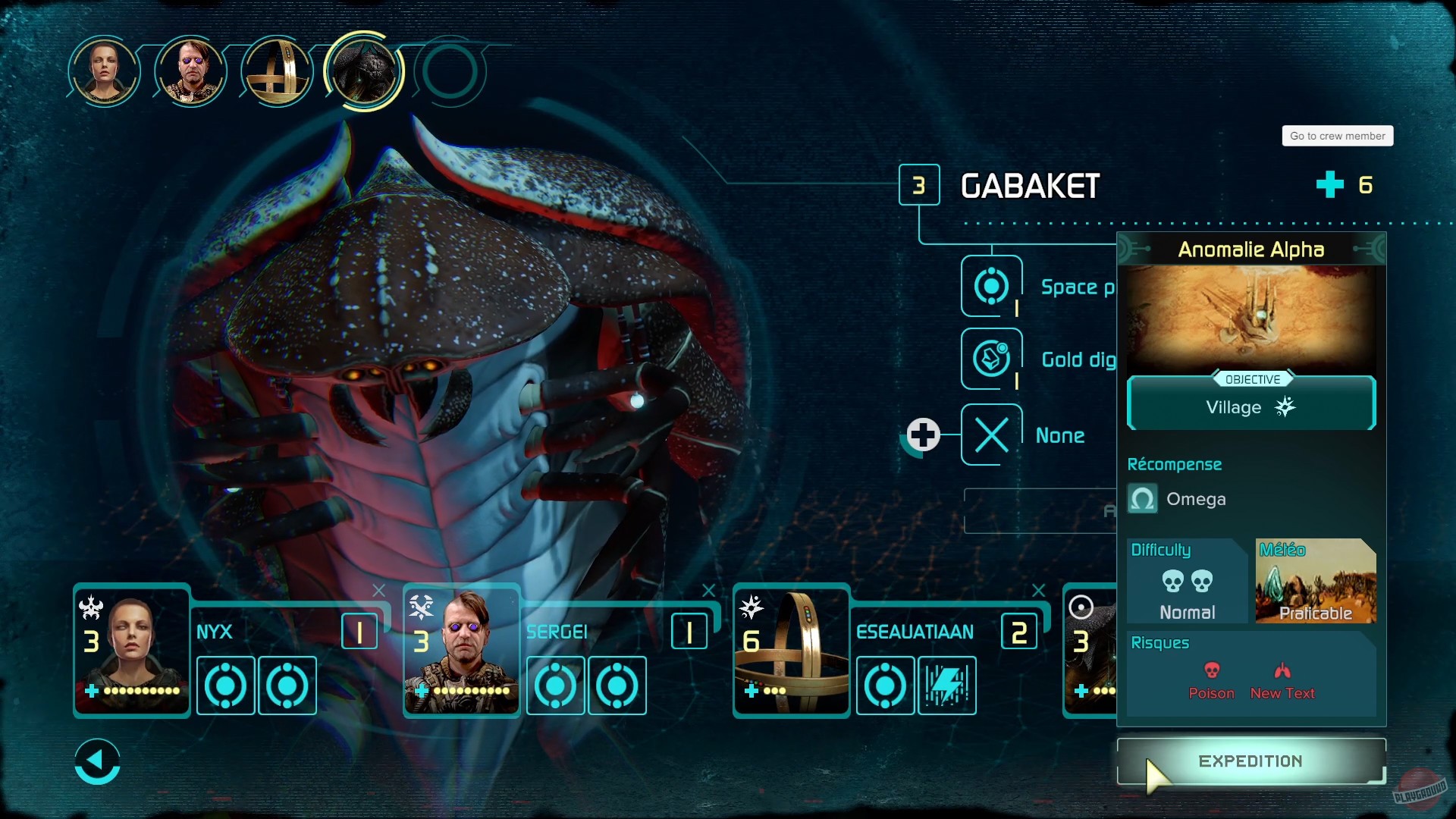The width and height of the screenshot is (1456, 819).
Task: Click the Poison risk skull icon
Action: (x=1213, y=672)
